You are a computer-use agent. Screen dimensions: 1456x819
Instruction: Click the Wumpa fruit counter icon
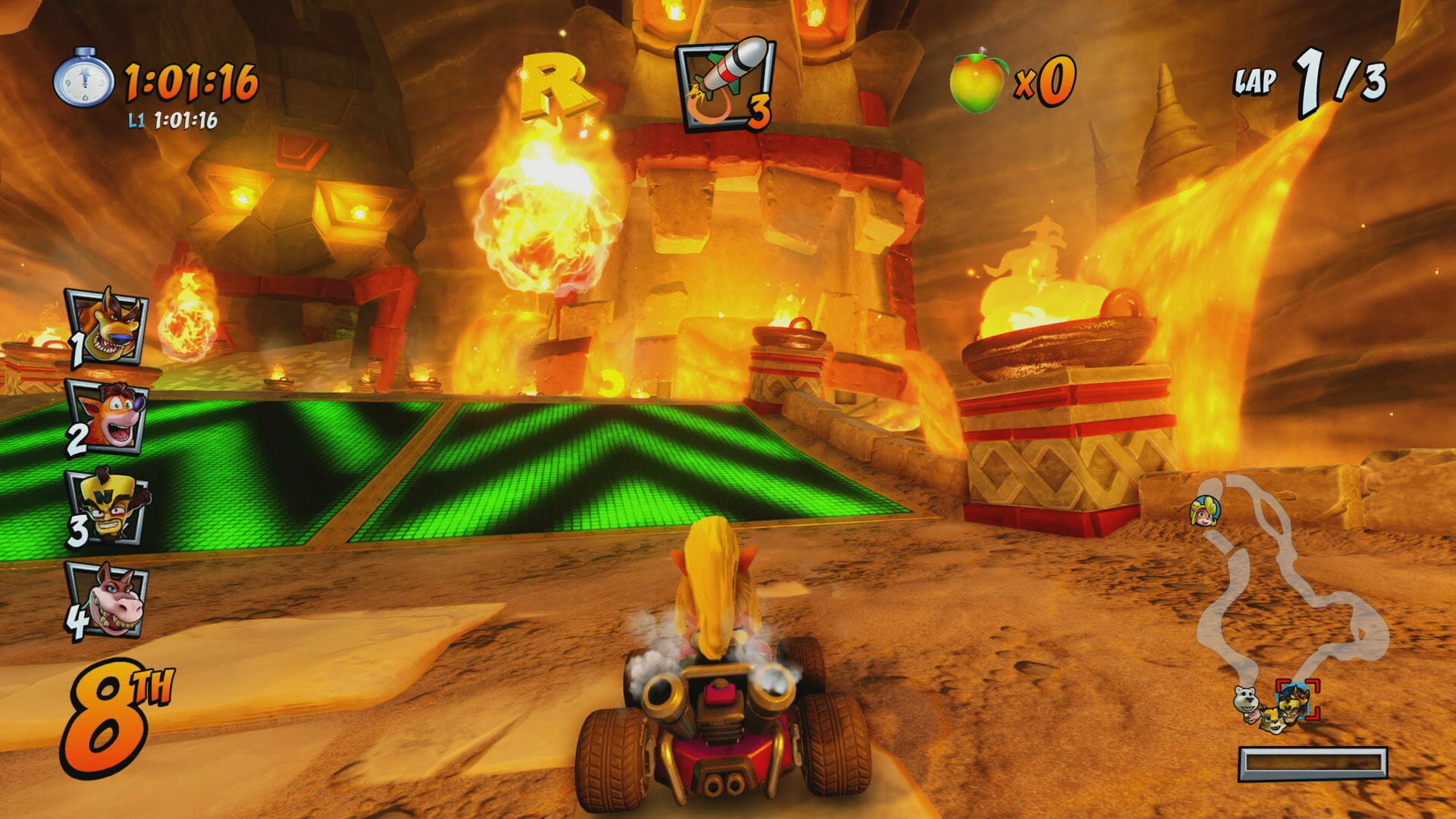977,80
